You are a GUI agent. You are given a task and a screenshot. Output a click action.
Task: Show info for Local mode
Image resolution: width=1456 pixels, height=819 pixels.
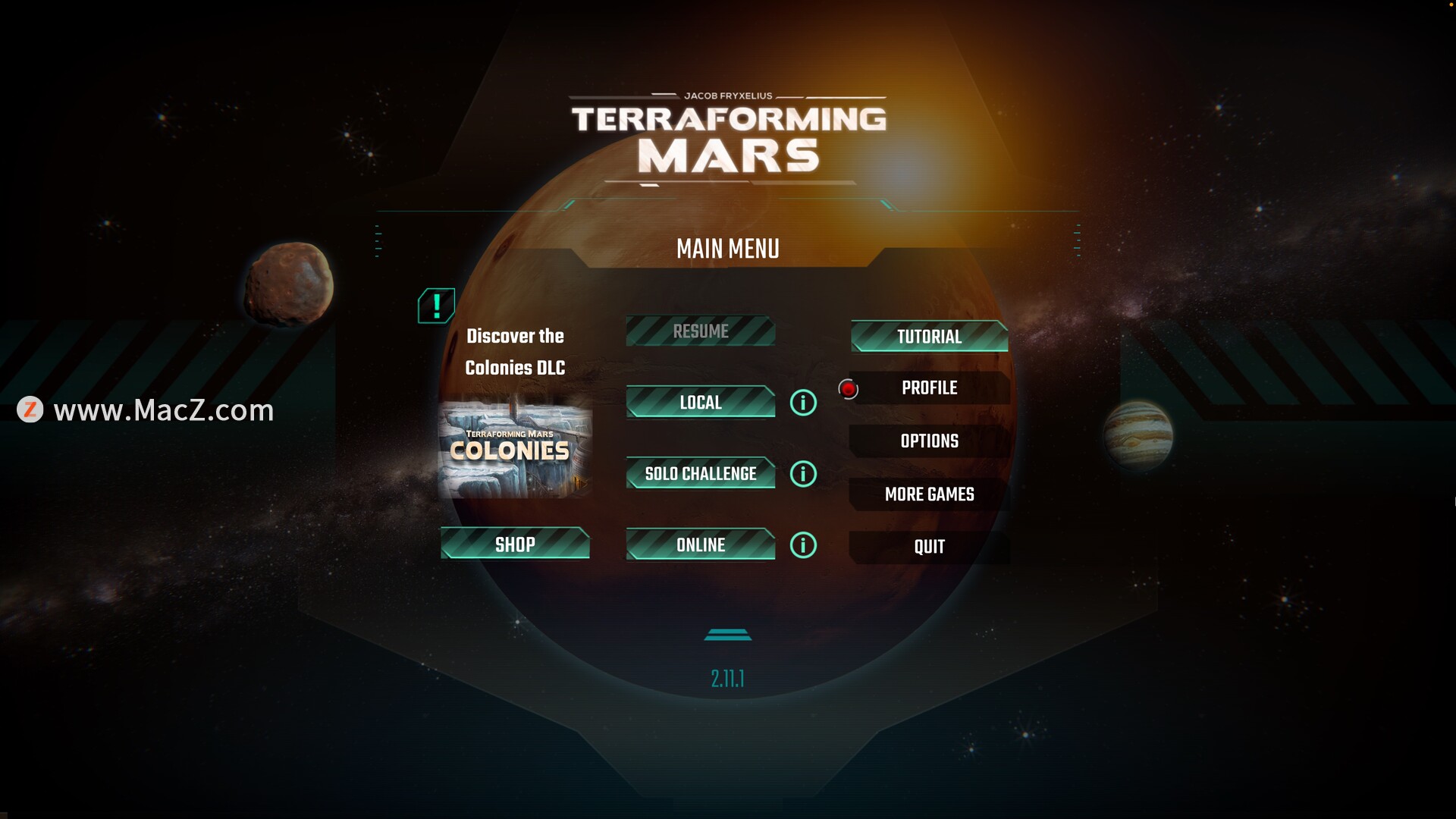[803, 403]
